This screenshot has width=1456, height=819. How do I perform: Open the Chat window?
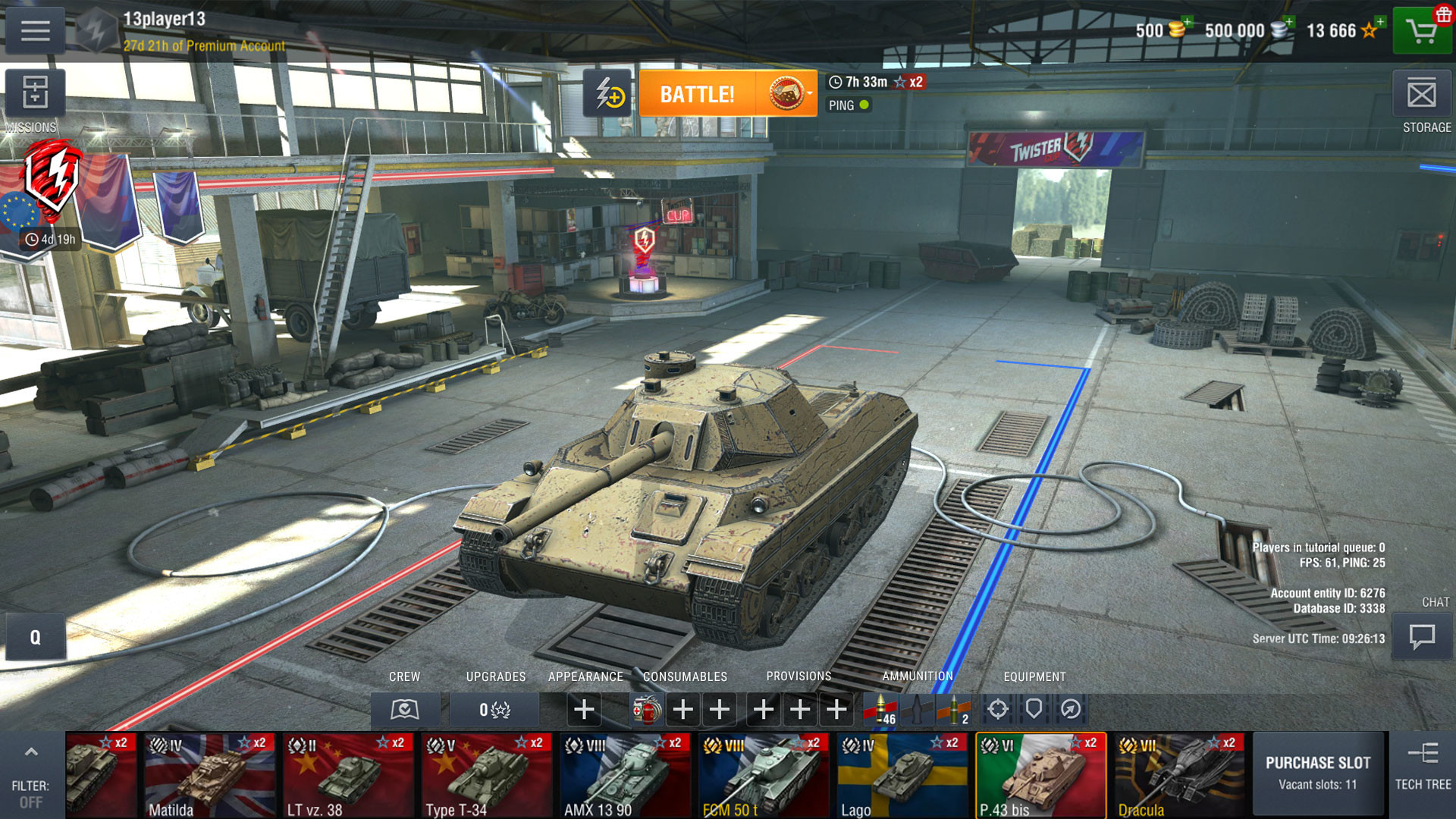tap(1421, 636)
